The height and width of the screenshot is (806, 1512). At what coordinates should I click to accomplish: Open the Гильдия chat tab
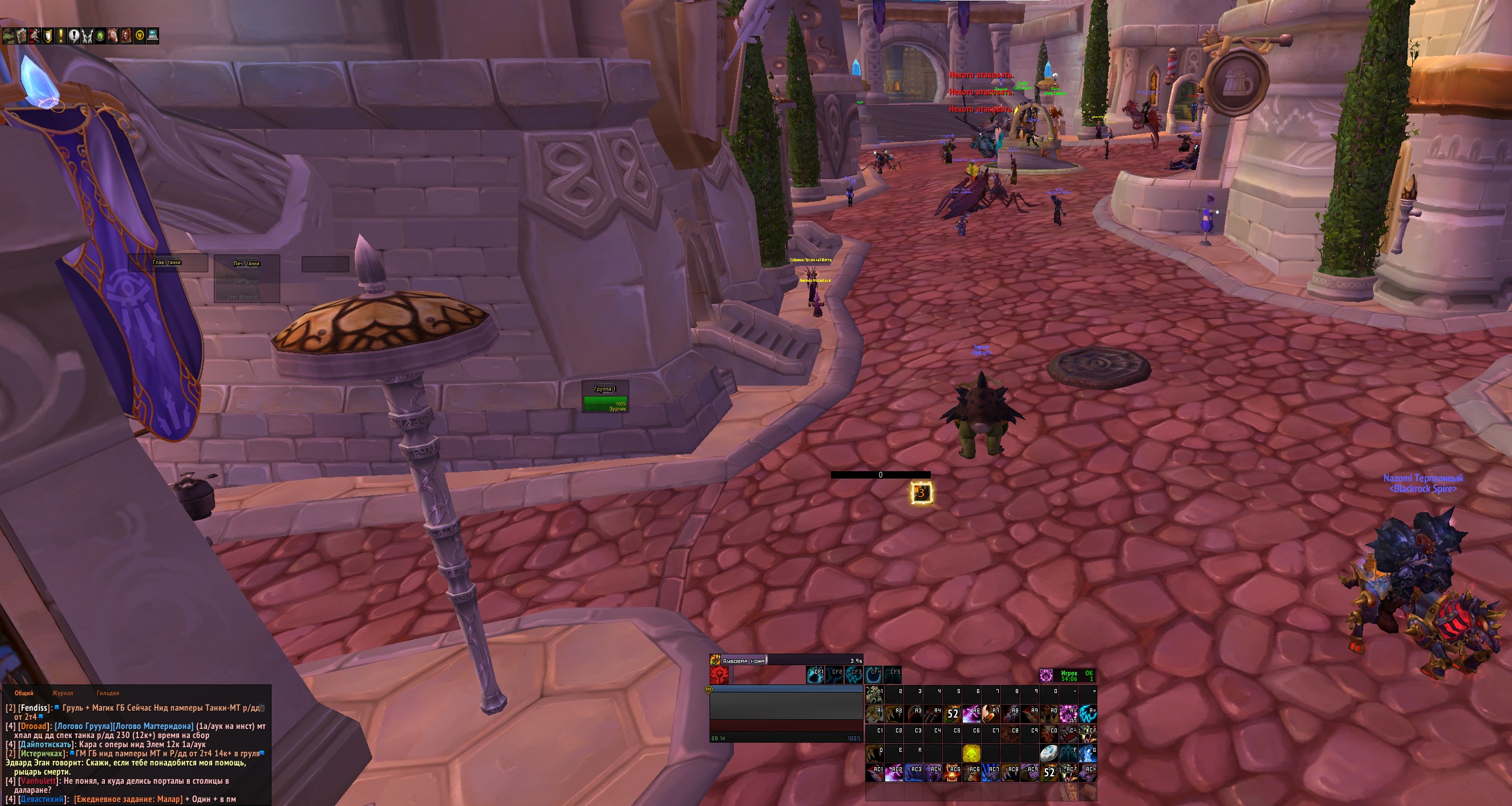click(x=107, y=693)
